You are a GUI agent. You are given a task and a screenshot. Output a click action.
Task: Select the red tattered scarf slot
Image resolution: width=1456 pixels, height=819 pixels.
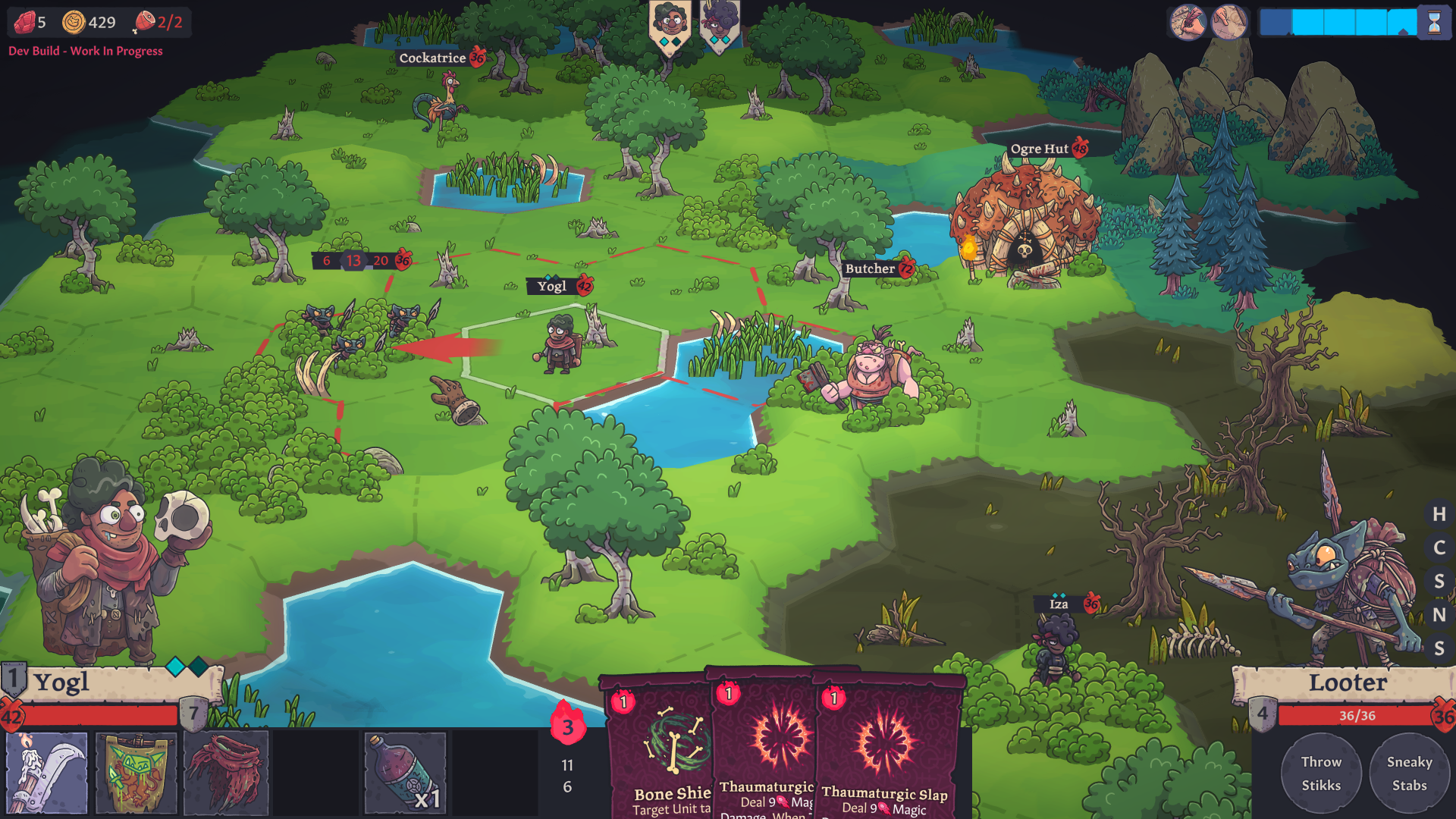point(226,773)
